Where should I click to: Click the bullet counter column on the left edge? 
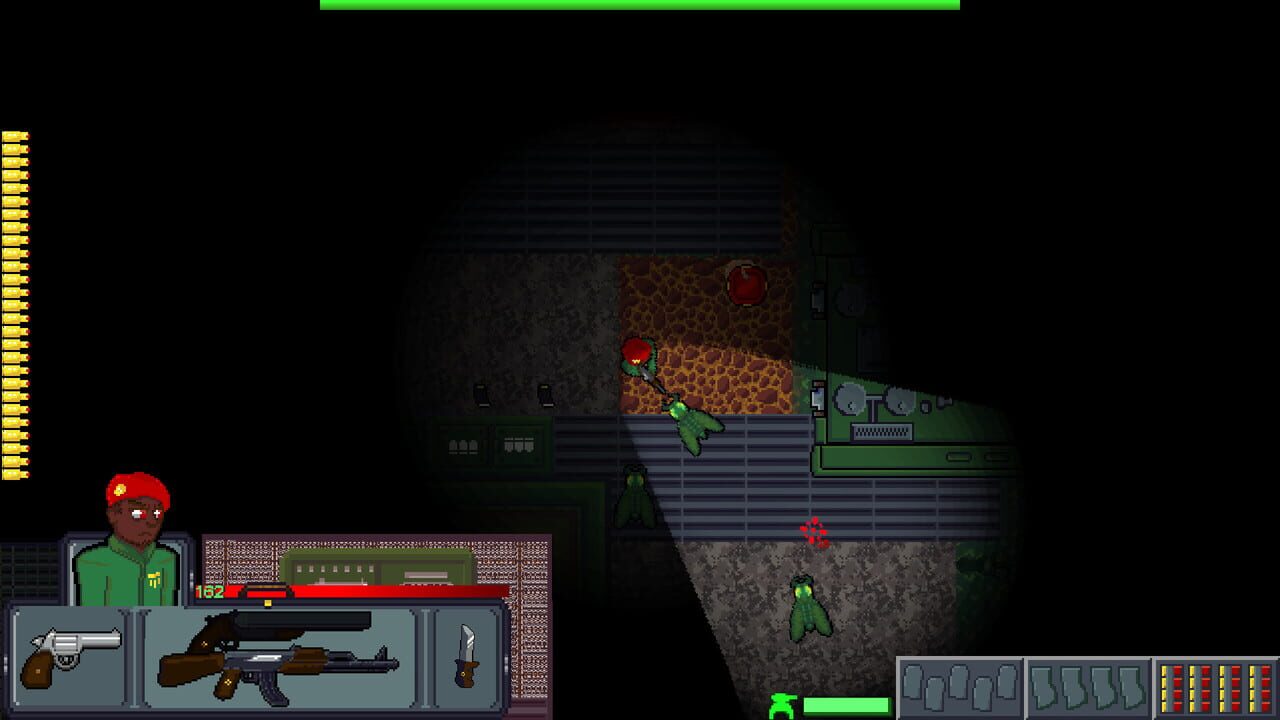[14, 300]
